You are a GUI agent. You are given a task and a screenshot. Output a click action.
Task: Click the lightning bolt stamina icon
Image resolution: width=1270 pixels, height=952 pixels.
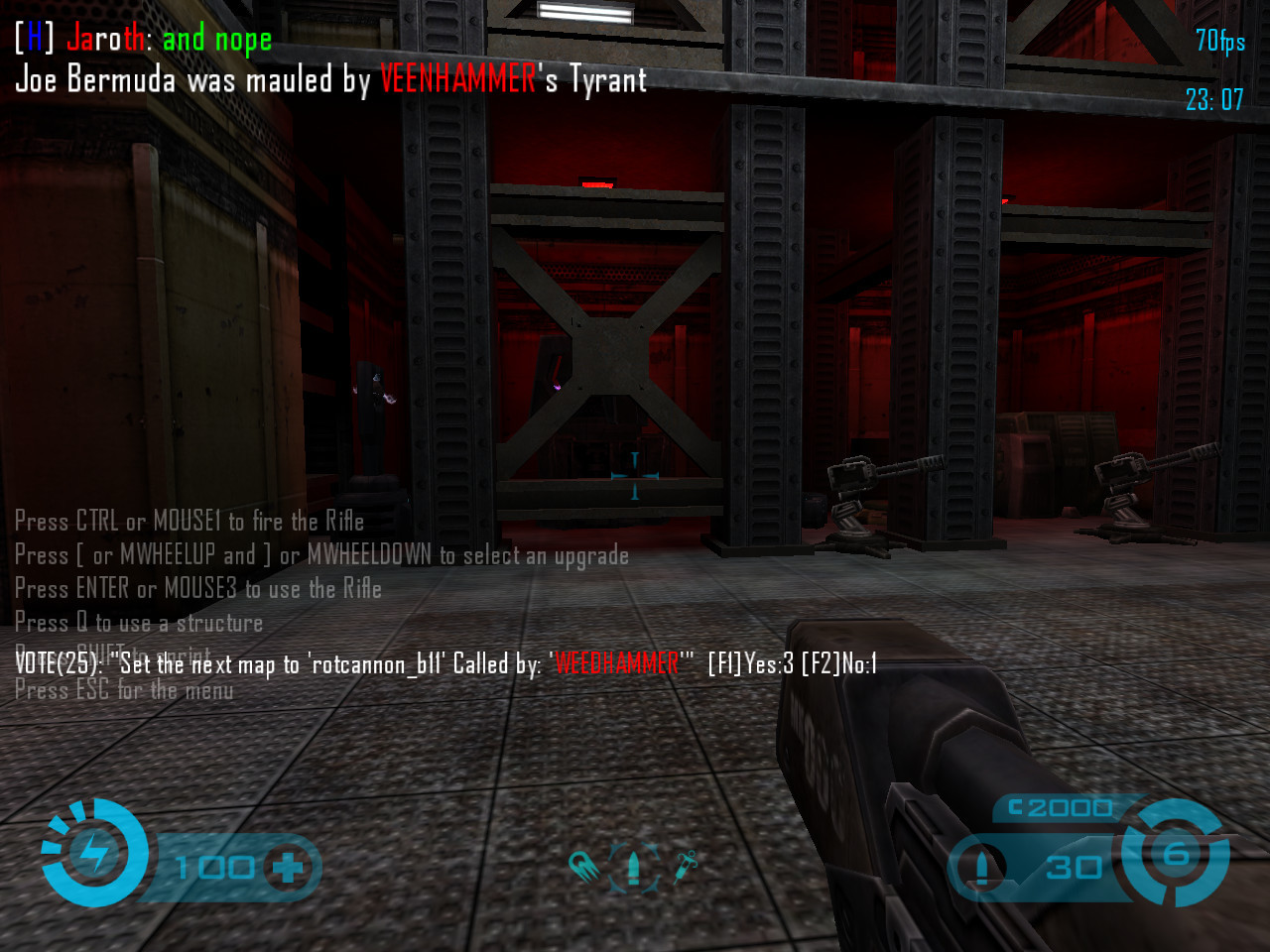tap(95, 853)
